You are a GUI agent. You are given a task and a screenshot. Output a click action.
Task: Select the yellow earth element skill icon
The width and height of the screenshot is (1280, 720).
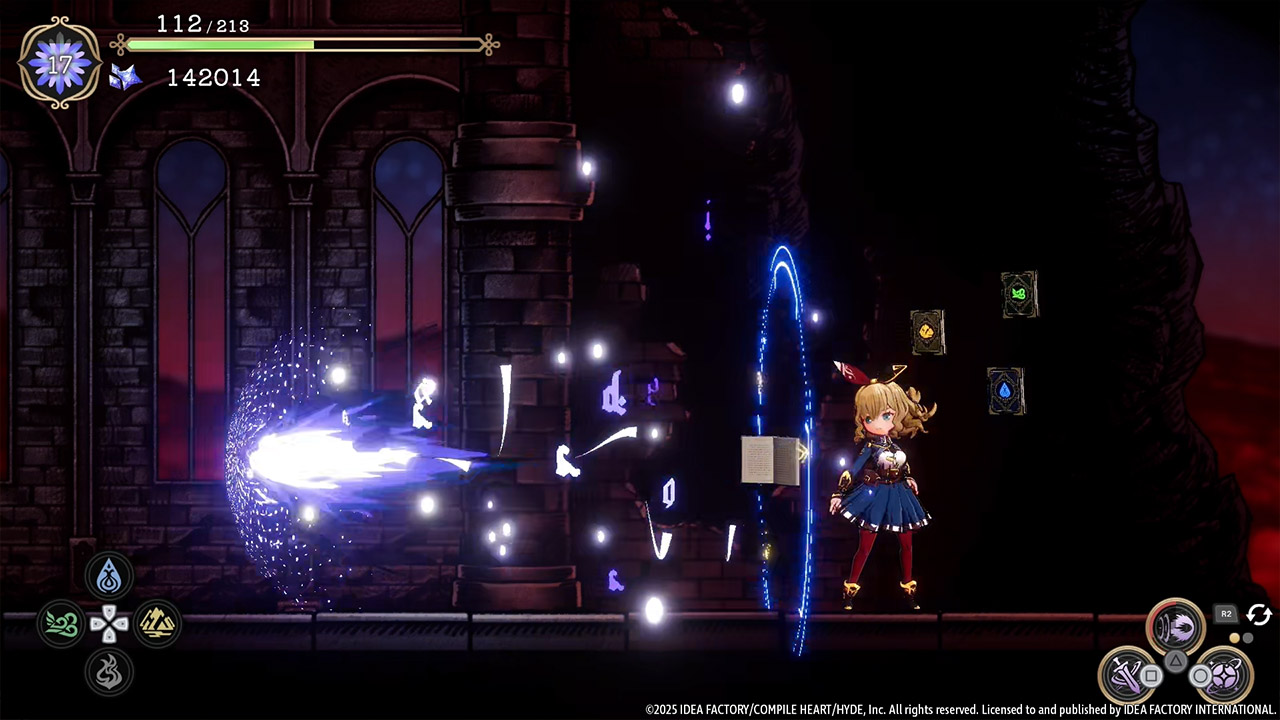[x=157, y=624]
